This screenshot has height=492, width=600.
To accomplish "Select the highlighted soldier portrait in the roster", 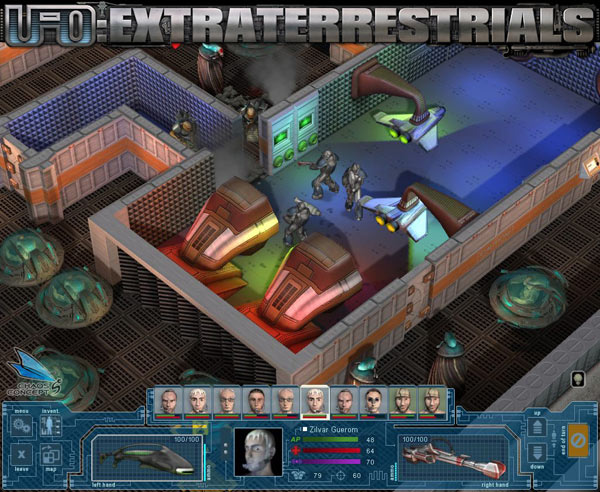I will click(x=315, y=402).
